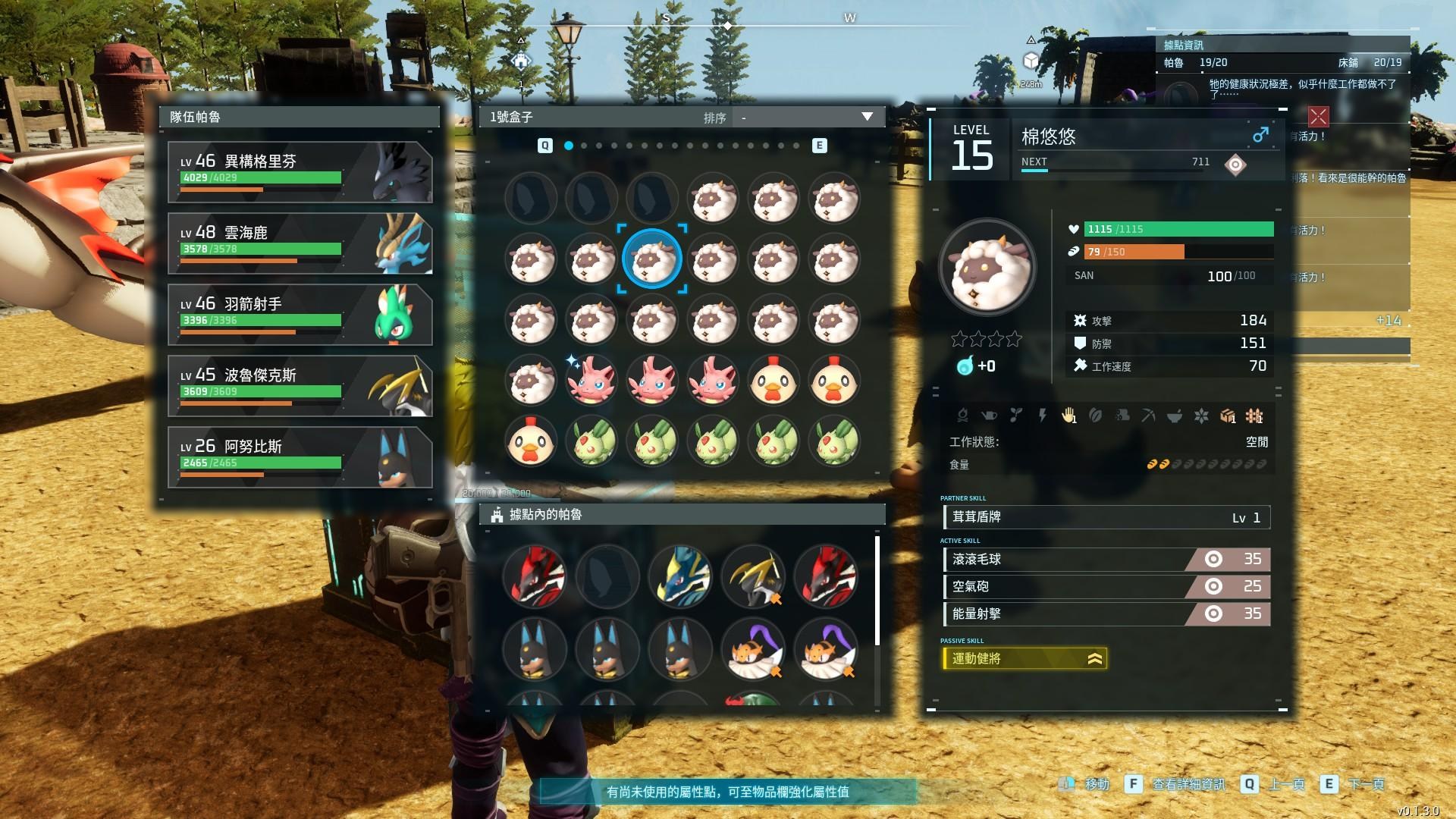Choose 雲海鹿 in the party list
This screenshot has height=819, width=1456.
[300, 243]
